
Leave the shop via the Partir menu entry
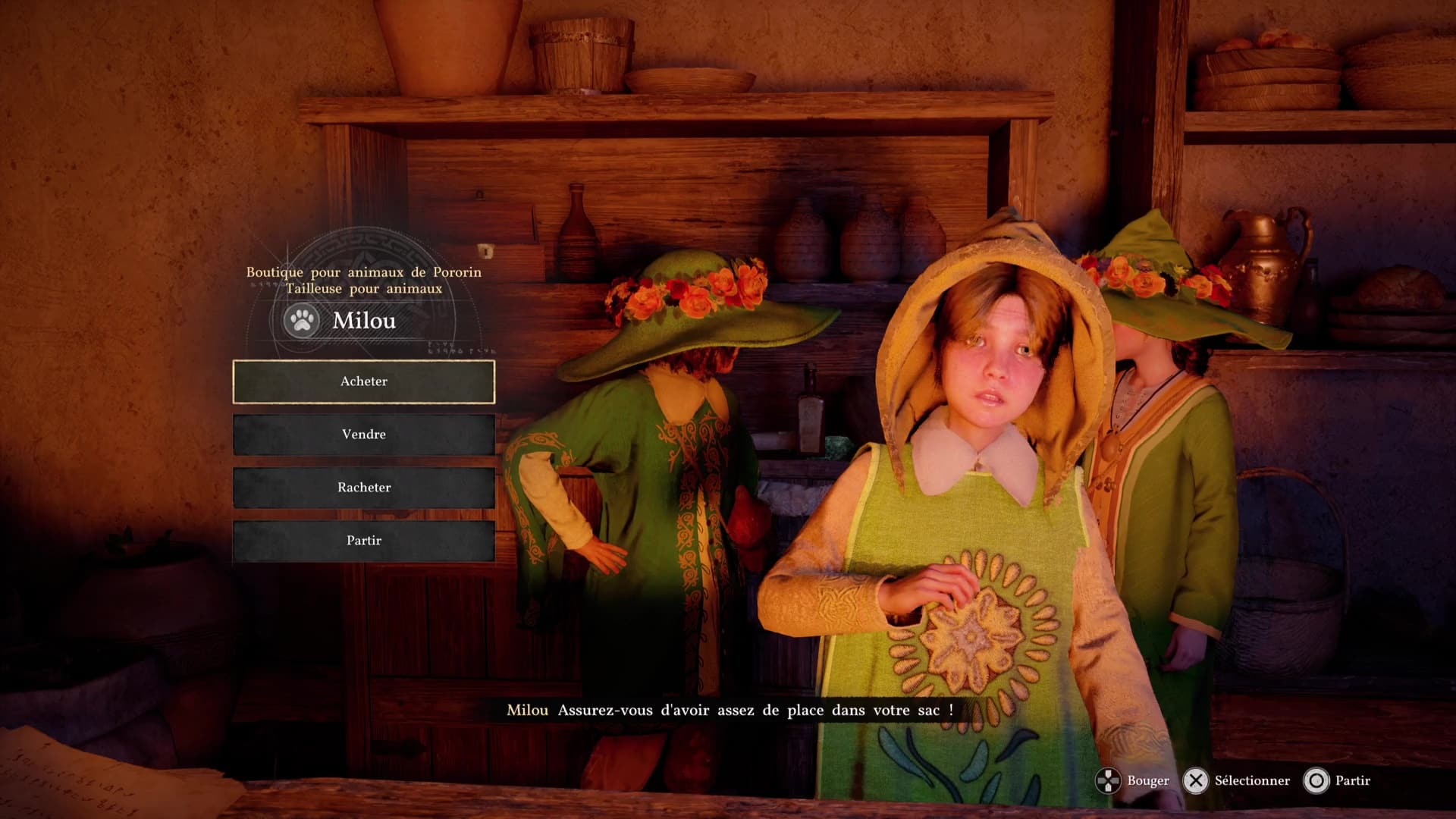coord(364,541)
